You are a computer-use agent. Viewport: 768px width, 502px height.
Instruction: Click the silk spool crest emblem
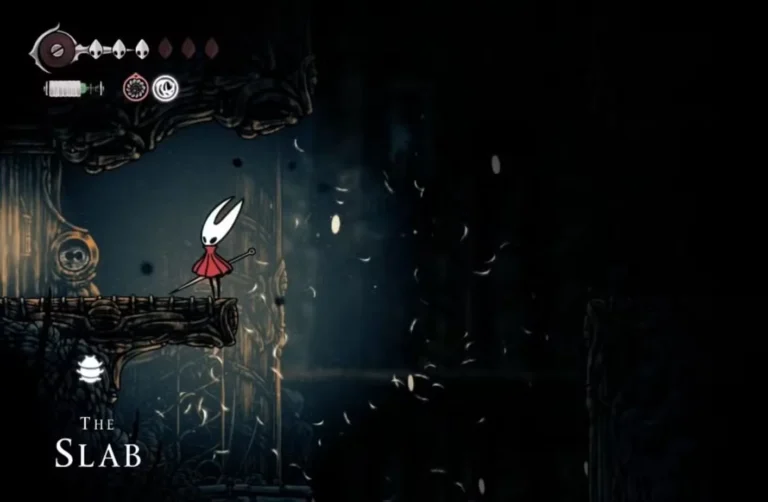(x=57, y=47)
